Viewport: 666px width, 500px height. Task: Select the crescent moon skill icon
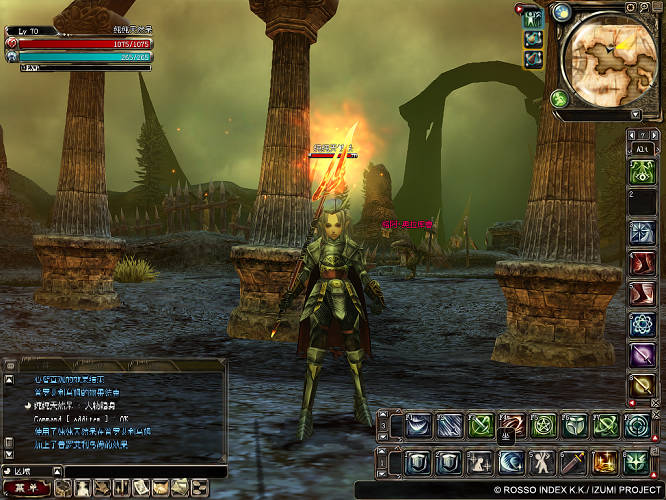point(511,462)
